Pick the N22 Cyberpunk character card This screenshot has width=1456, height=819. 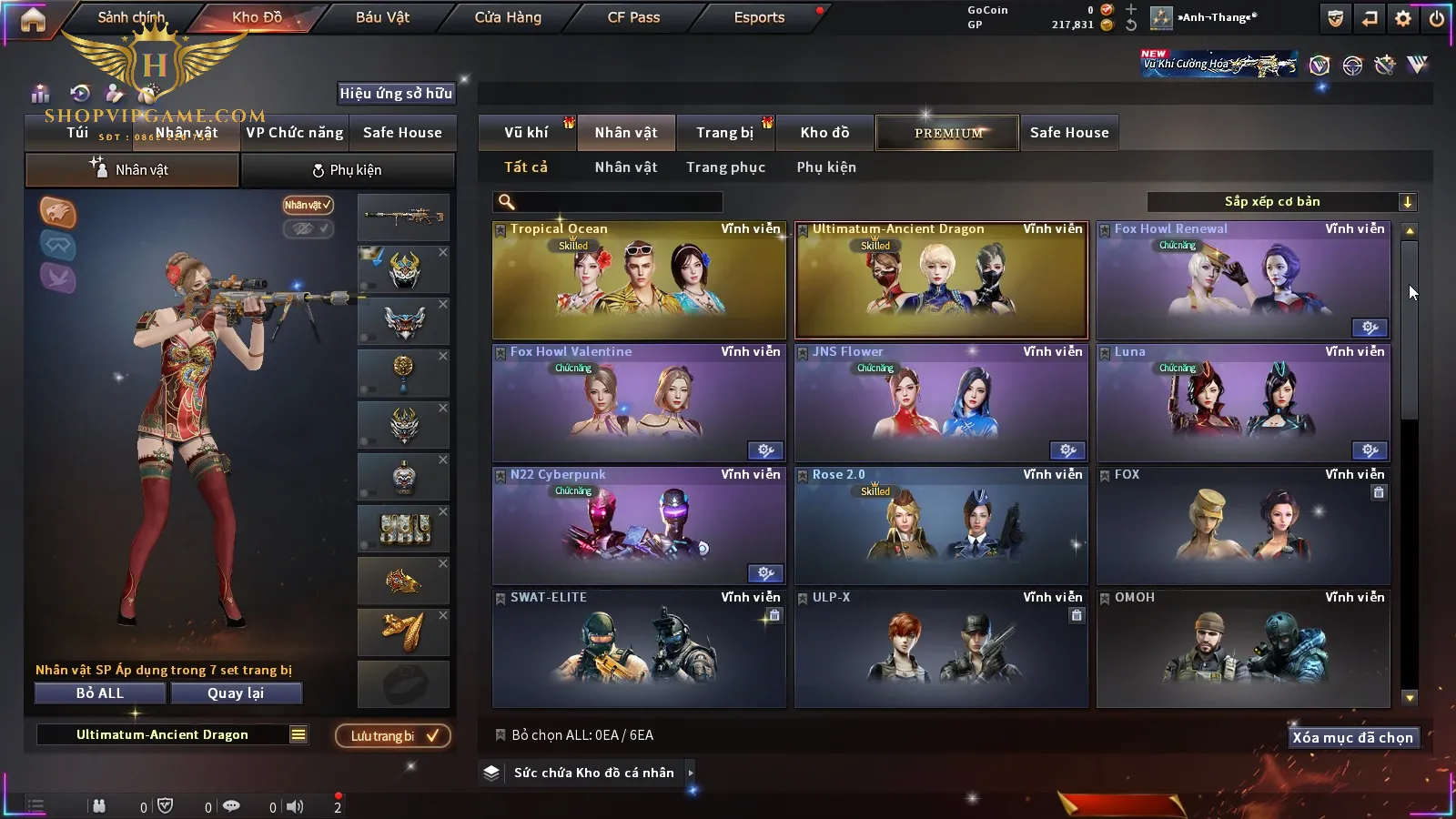point(639,526)
